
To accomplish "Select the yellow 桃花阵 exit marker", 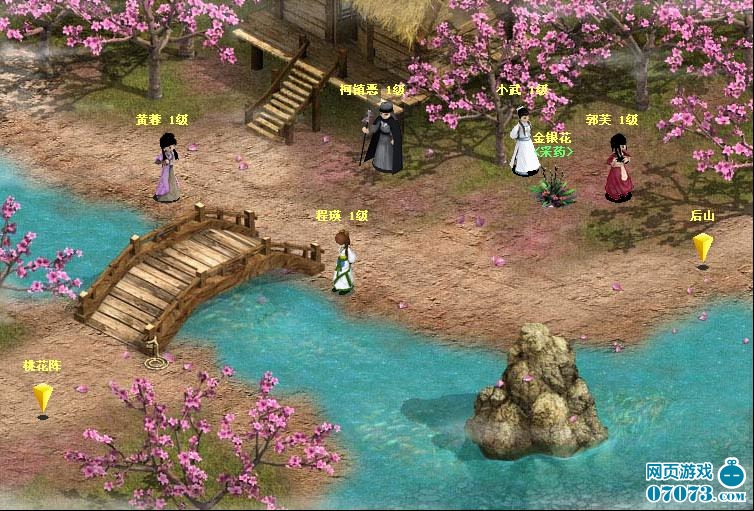I will (42, 397).
